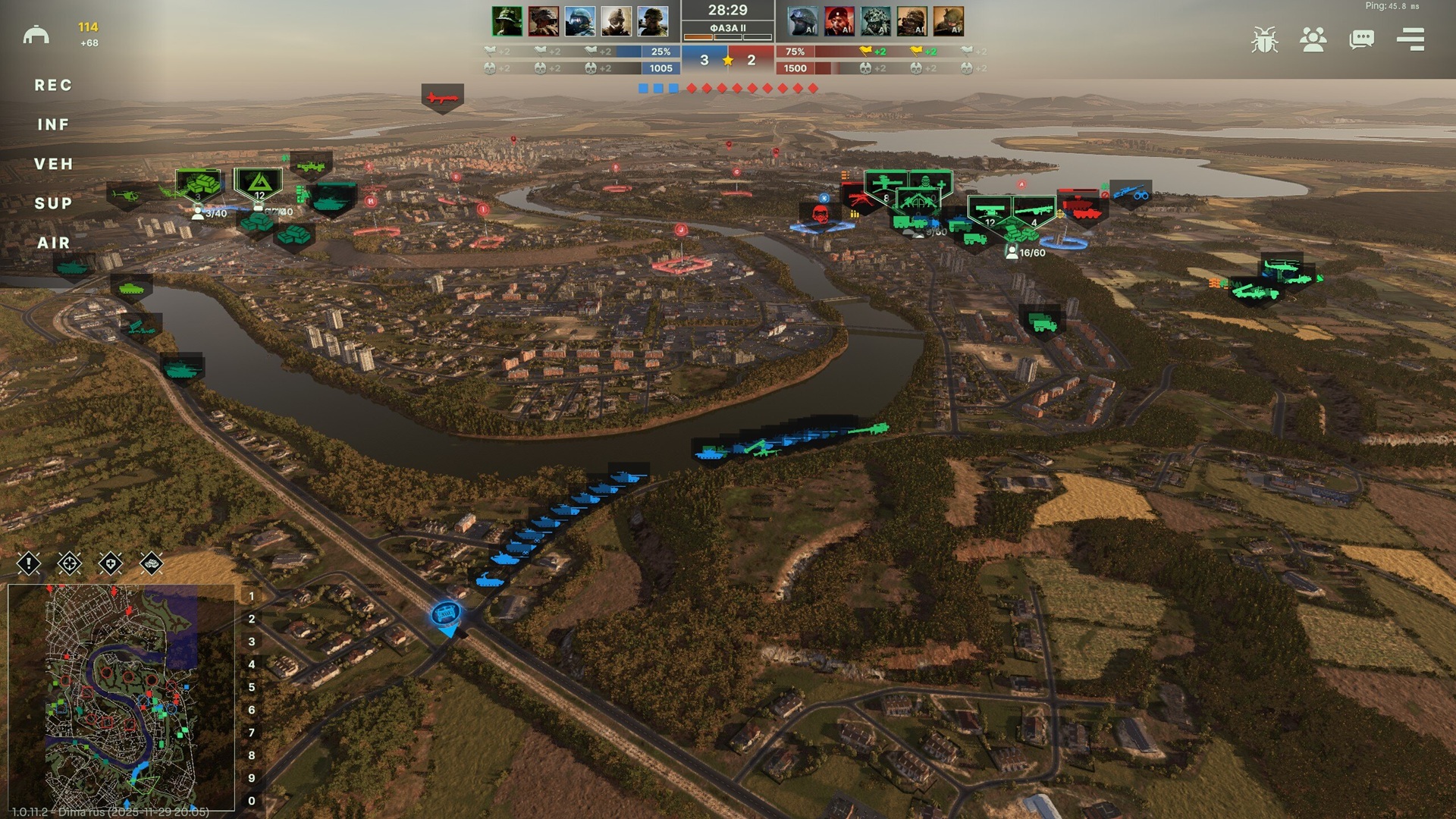Select control group 1
This screenshot has height=819, width=1456.
(x=252, y=597)
